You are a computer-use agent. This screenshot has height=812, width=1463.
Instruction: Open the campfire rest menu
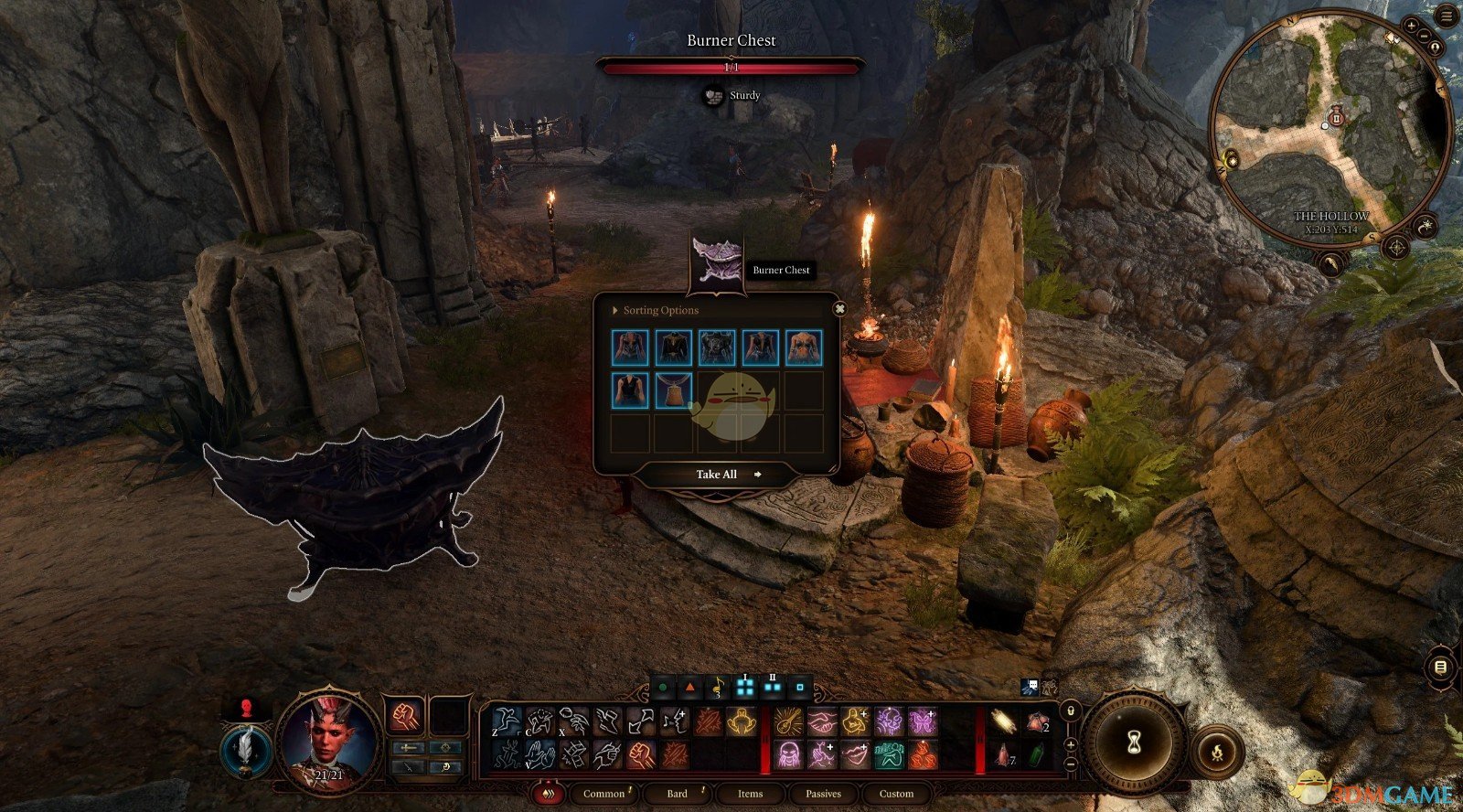click(x=1218, y=753)
